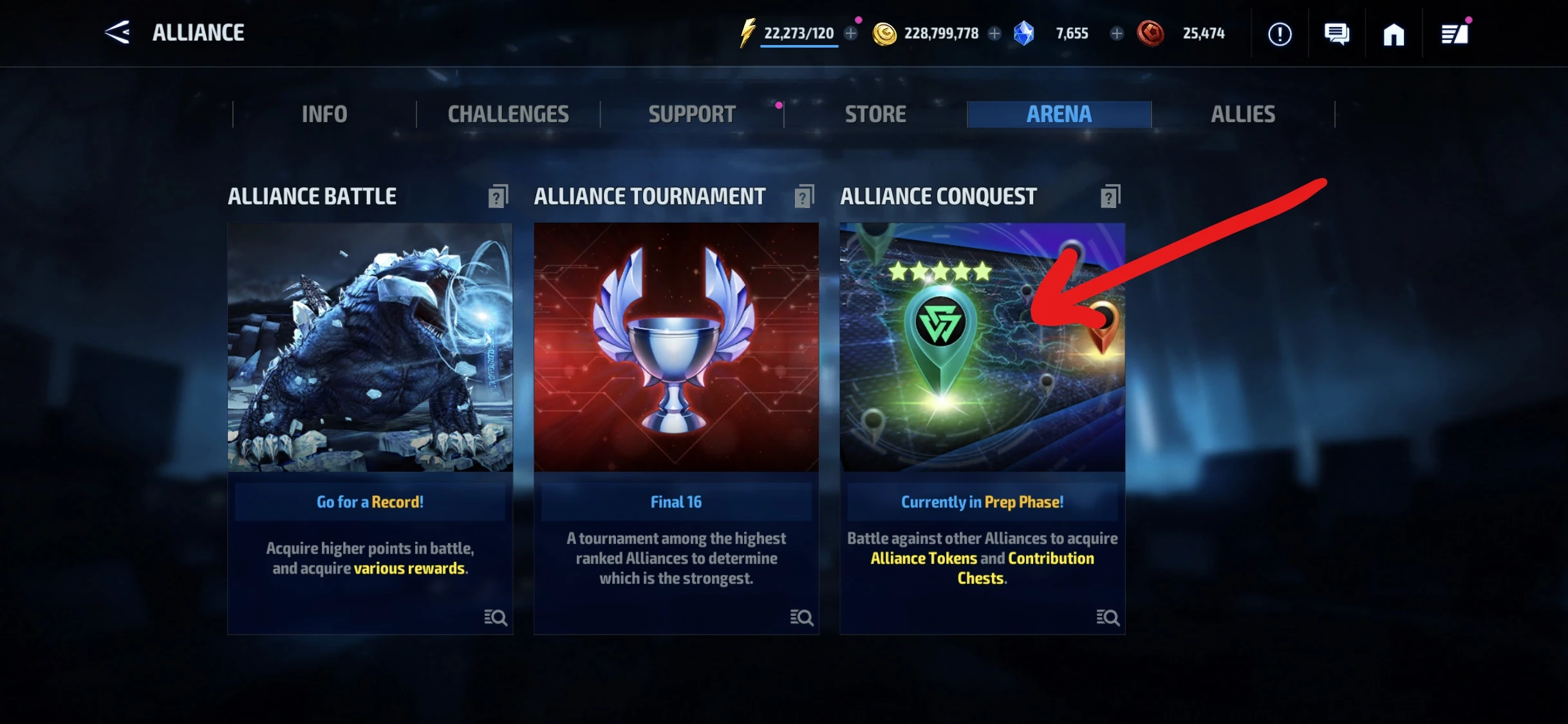Viewport: 1568px width, 724px height.
Task: Open the Alliance Conquest help tooltip
Action: click(1109, 196)
